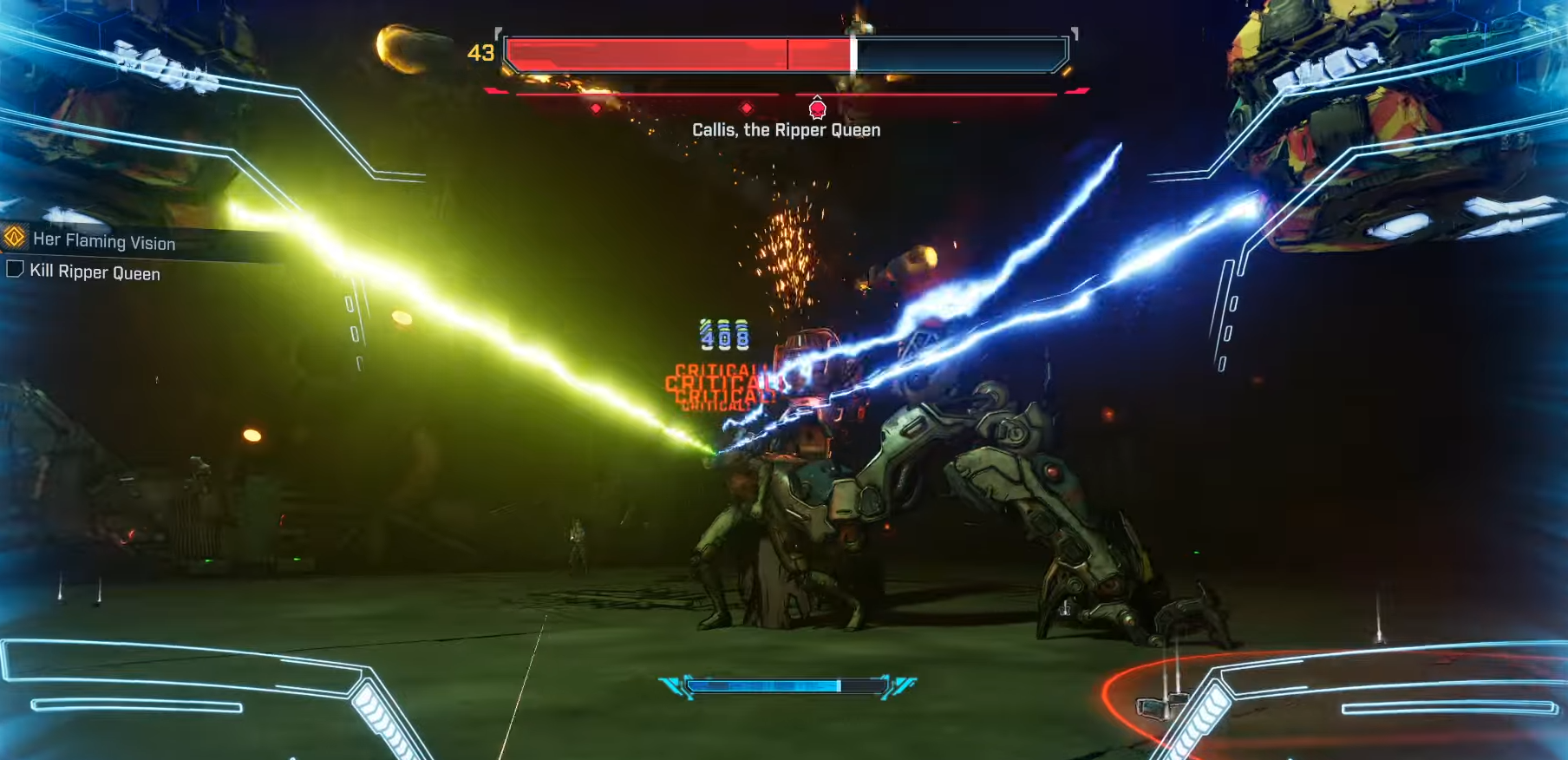1568x760 pixels.
Task: Click the Kill Ripper Queen objective text
Action: (x=95, y=272)
